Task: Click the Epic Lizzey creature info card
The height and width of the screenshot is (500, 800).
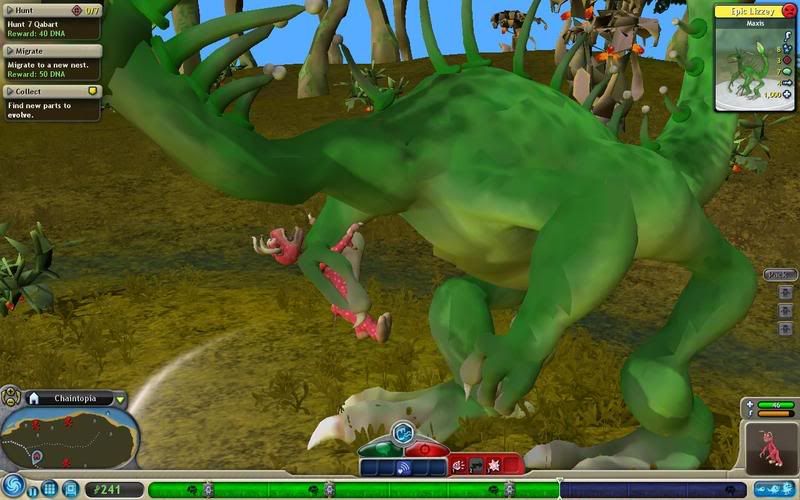Action: (x=755, y=55)
